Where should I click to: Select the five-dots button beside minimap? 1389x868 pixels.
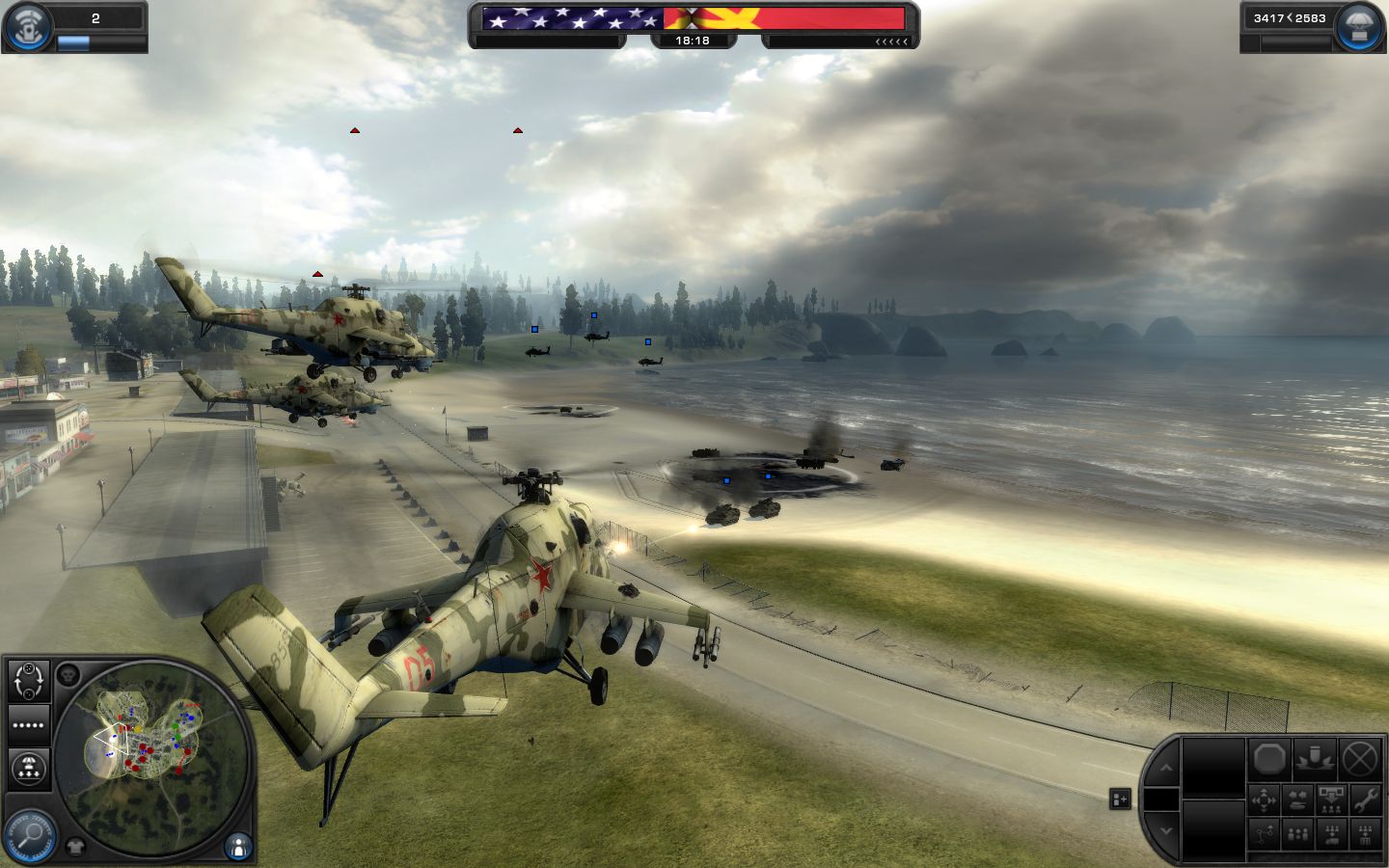pos(29,724)
